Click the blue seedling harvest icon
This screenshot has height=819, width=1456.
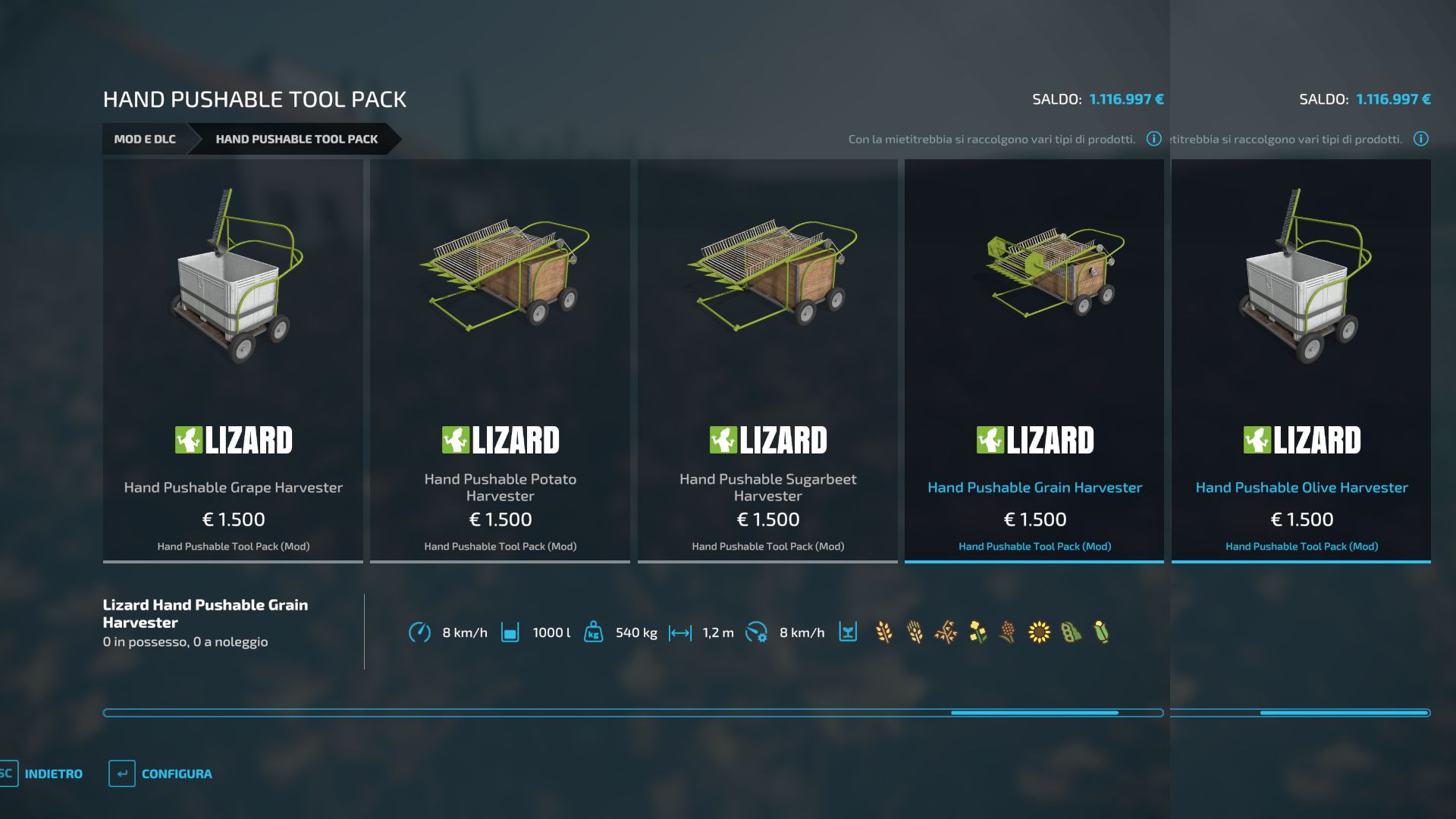pyautogui.click(x=848, y=632)
